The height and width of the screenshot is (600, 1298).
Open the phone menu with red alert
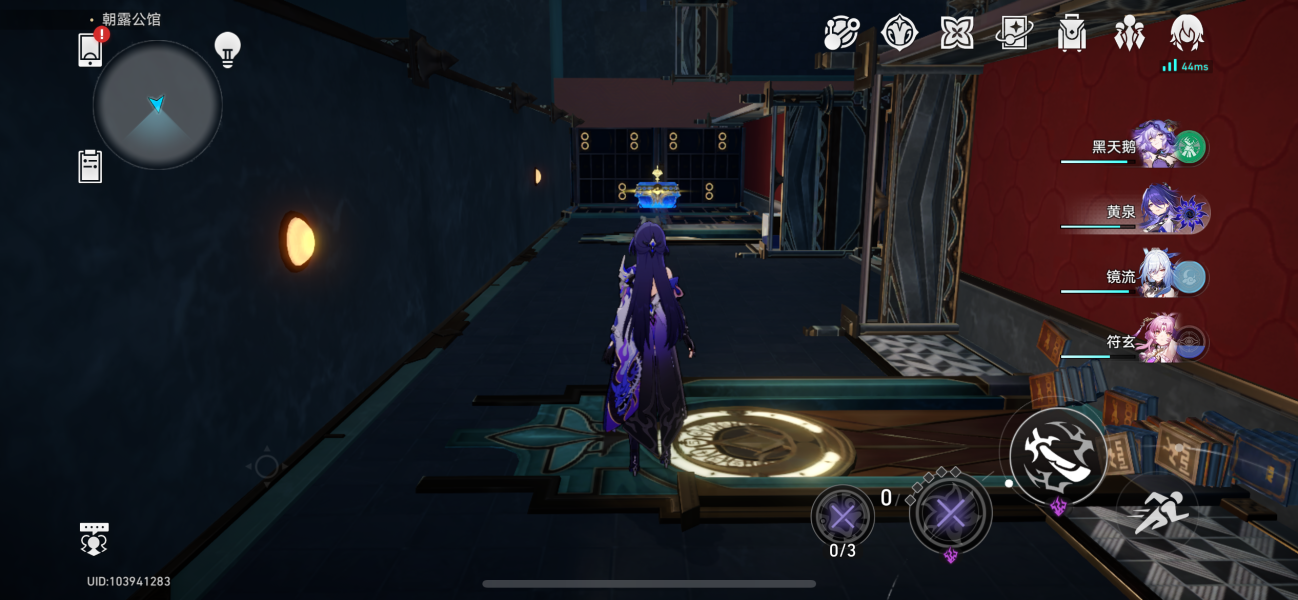click(x=91, y=49)
